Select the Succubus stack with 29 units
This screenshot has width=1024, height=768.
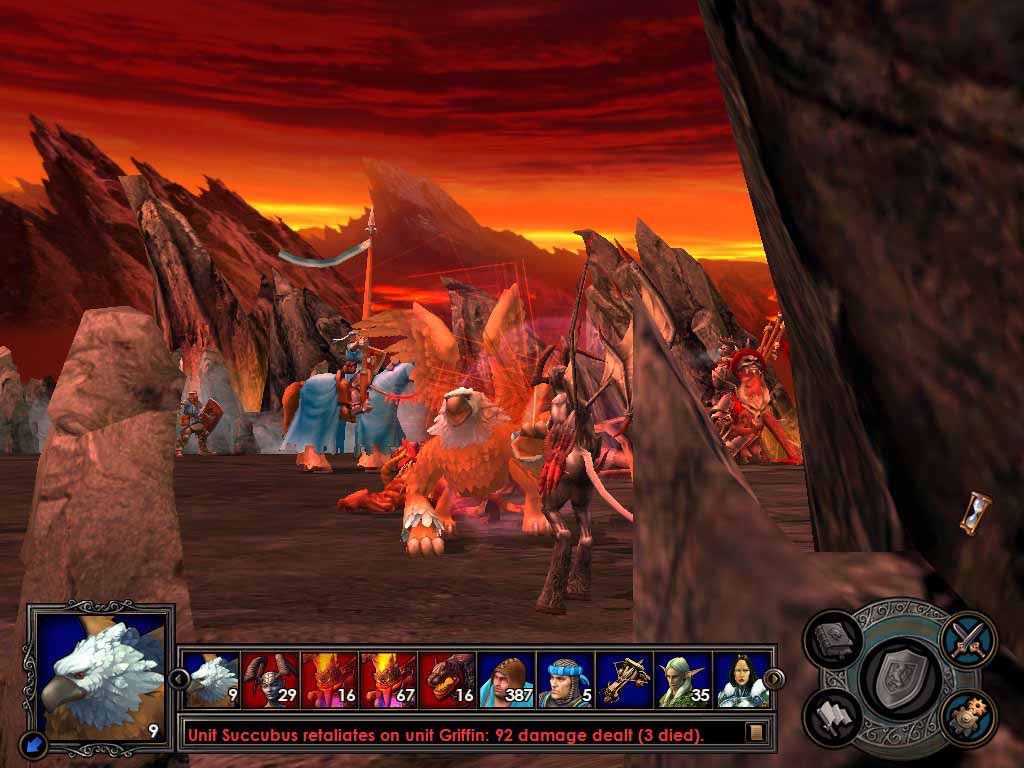(270, 680)
